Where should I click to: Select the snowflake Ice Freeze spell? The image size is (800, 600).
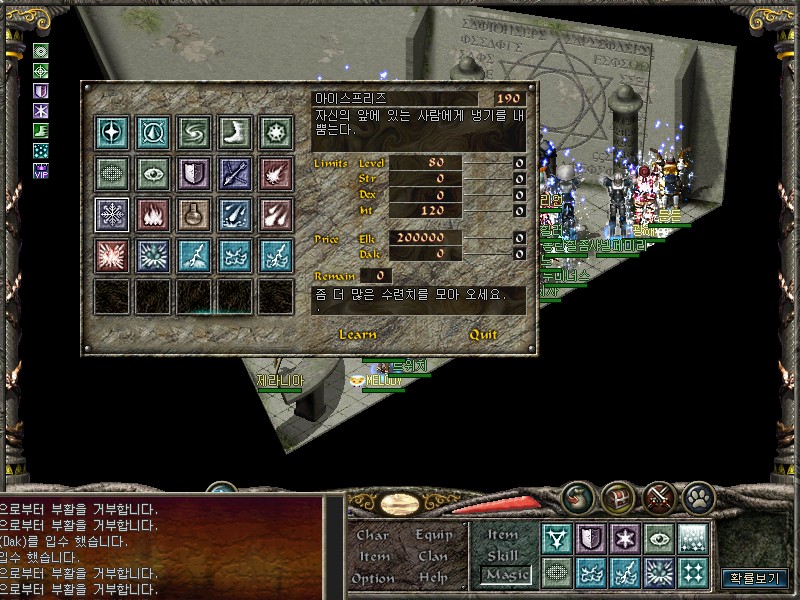point(112,213)
